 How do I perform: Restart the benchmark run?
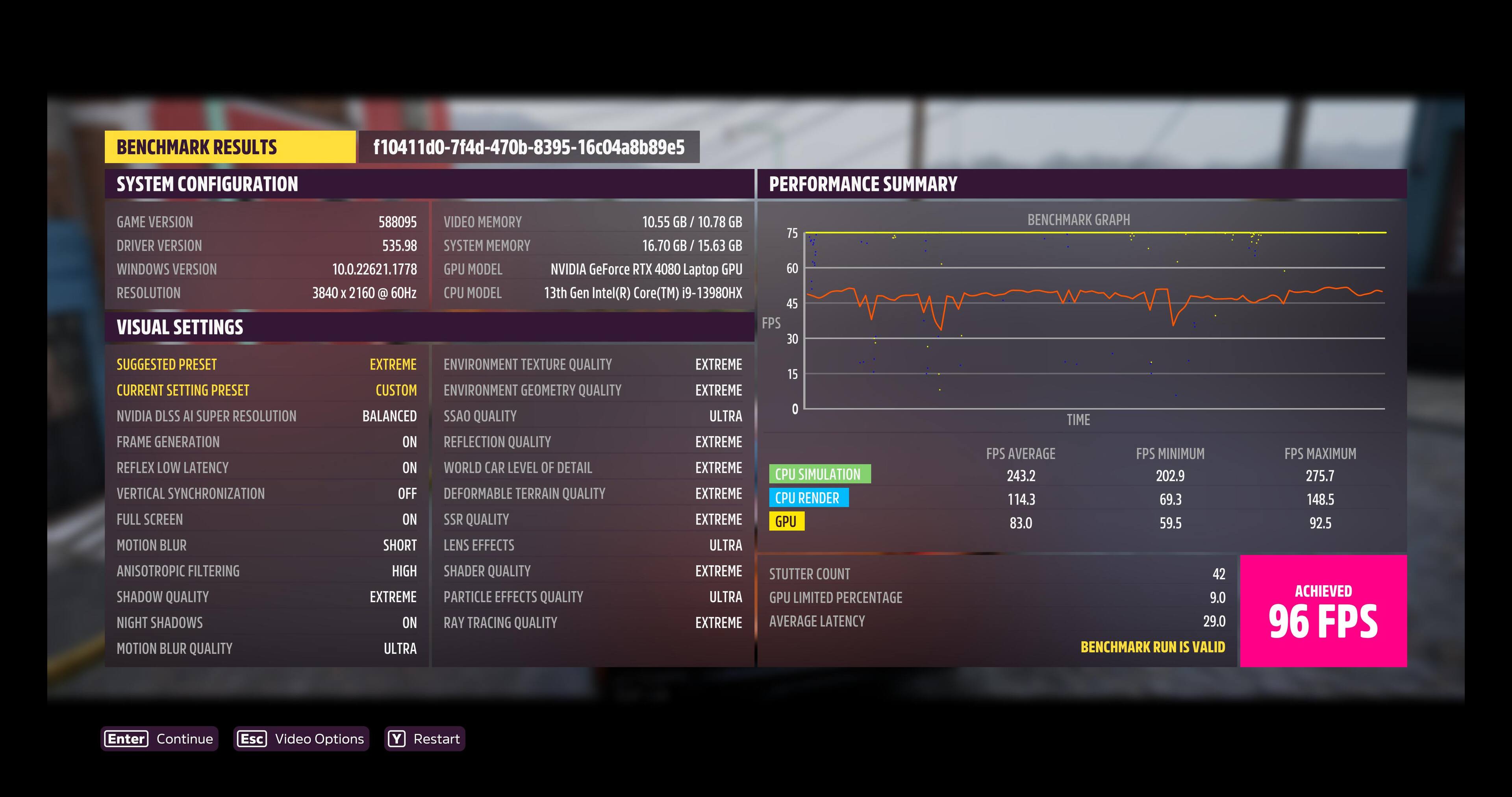click(x=424, y=738)
